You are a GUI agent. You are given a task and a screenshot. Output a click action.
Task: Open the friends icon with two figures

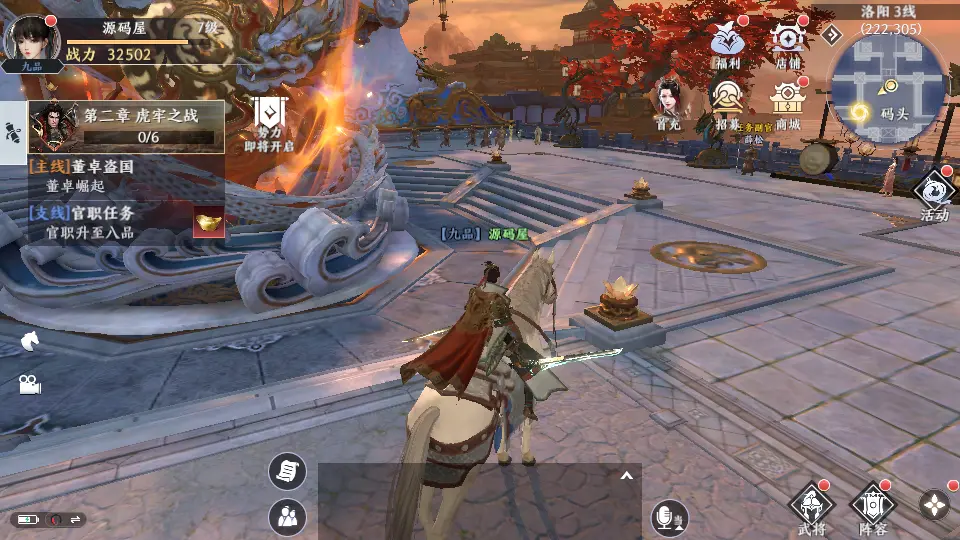click(288, 516)
